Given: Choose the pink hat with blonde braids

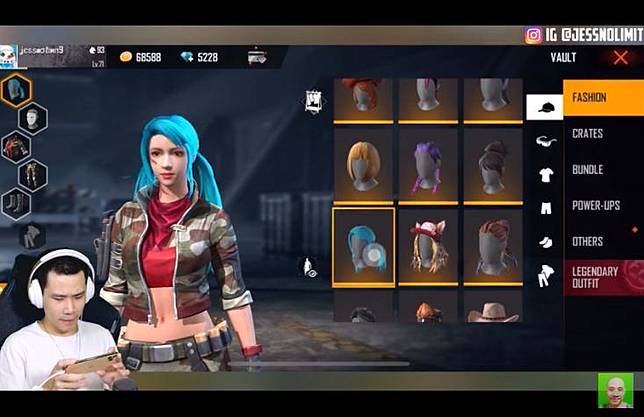Looking at the screenshot, I should point(427,246).
